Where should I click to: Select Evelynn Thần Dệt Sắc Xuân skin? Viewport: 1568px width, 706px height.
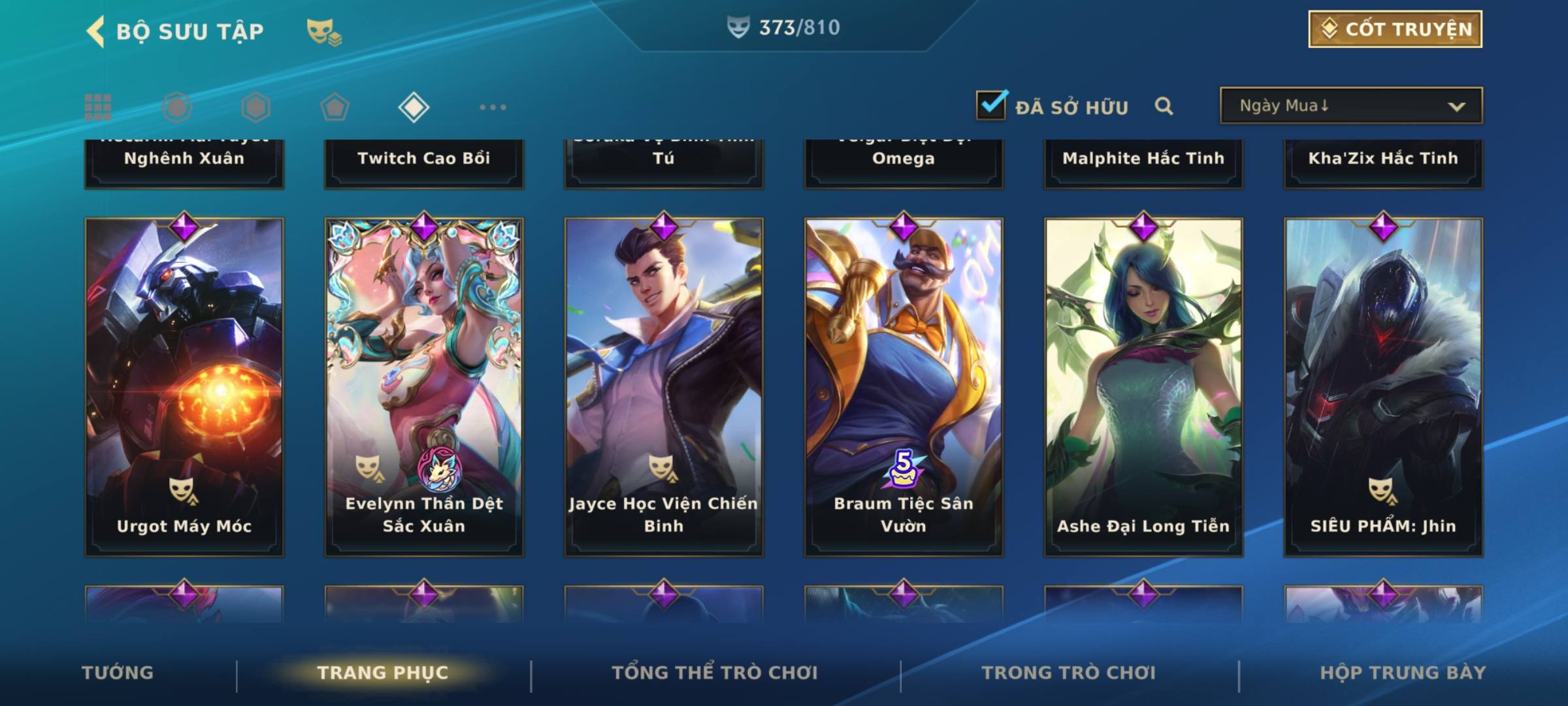click(424, 387)
